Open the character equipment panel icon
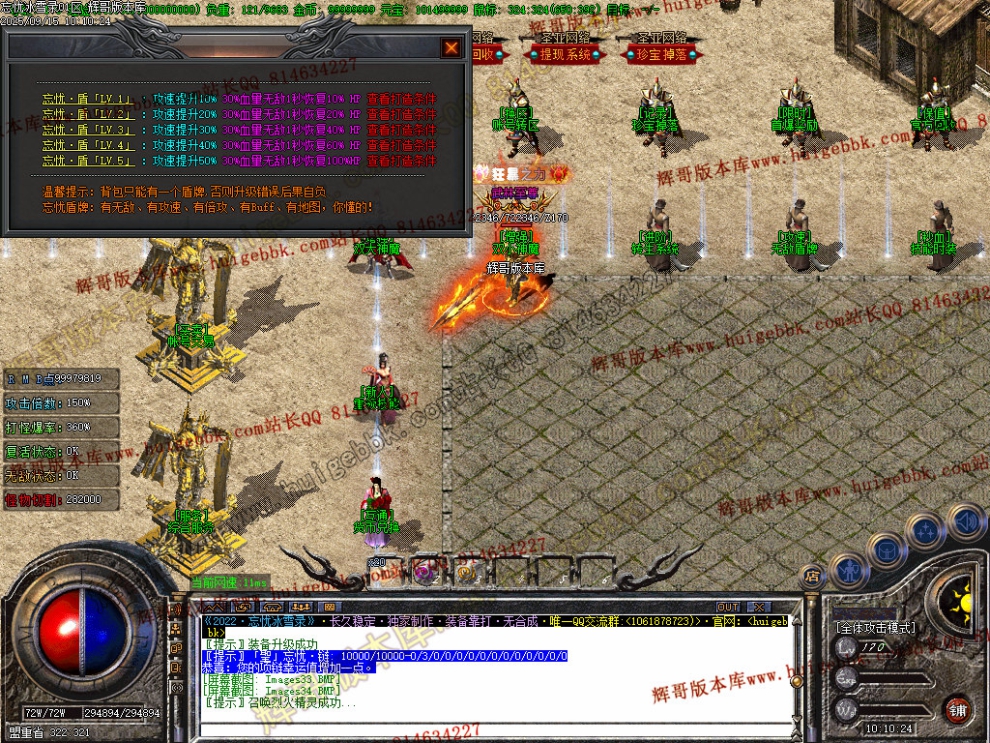The image size is (990, 743). (849, 571)
